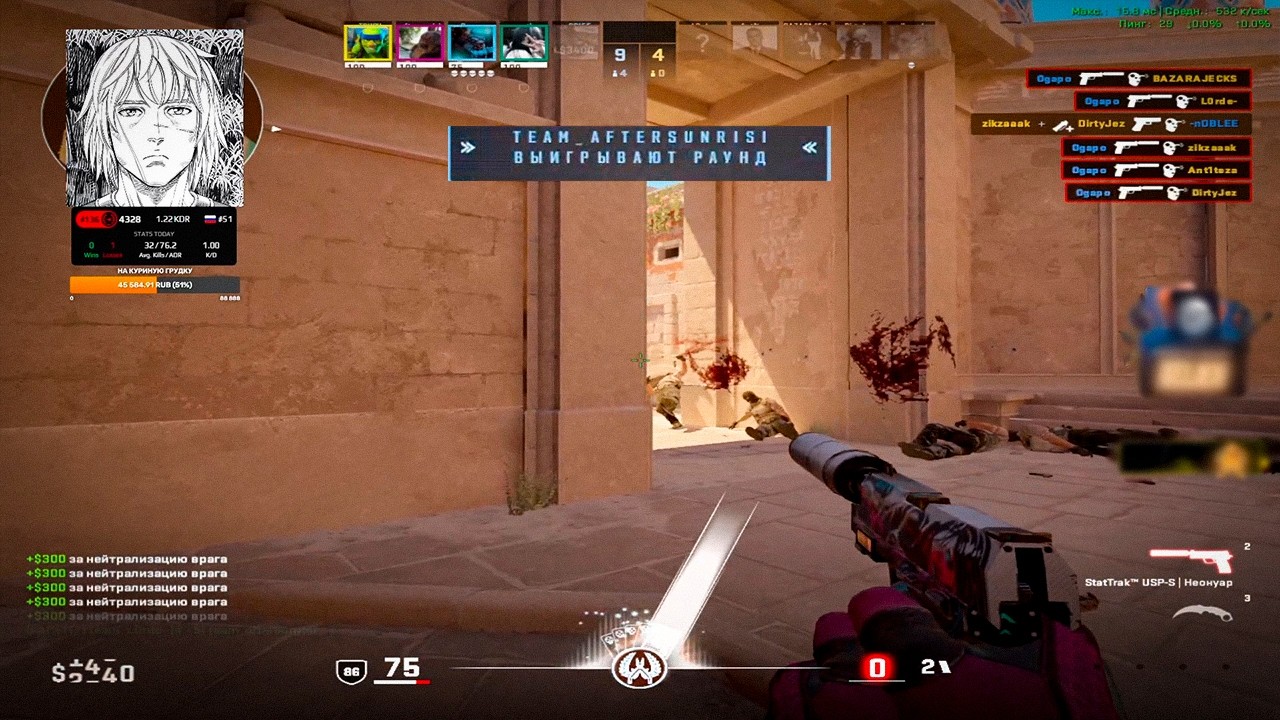Viewport: 1280px width, 720px height.
Task: Select the magenta-framed teammate avatar
Action: pyautogui.click(x=420, y=43)
